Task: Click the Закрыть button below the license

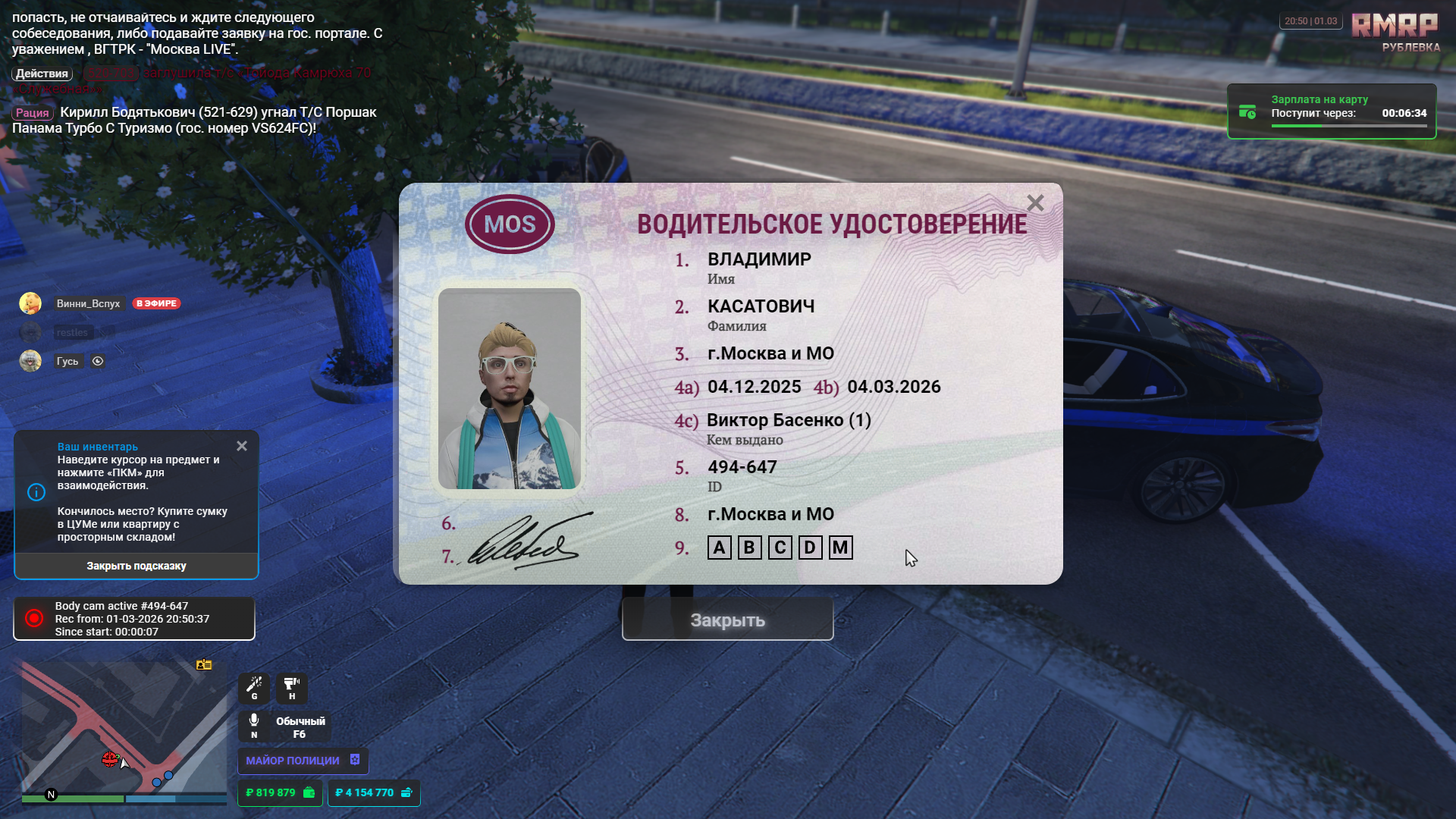Action: [727, 620]
